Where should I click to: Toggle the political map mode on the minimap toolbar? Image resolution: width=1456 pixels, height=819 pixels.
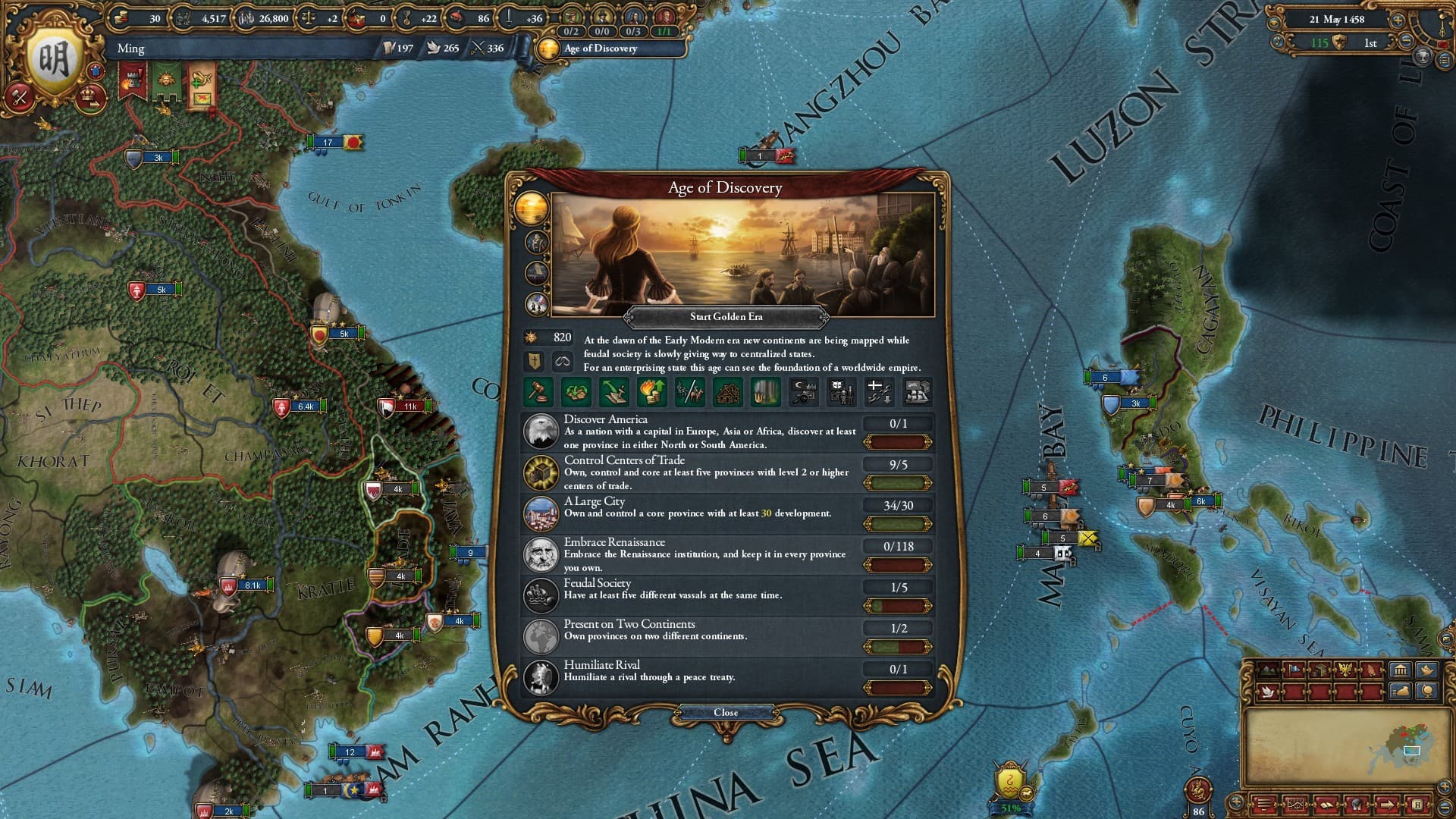[1293, 670]
